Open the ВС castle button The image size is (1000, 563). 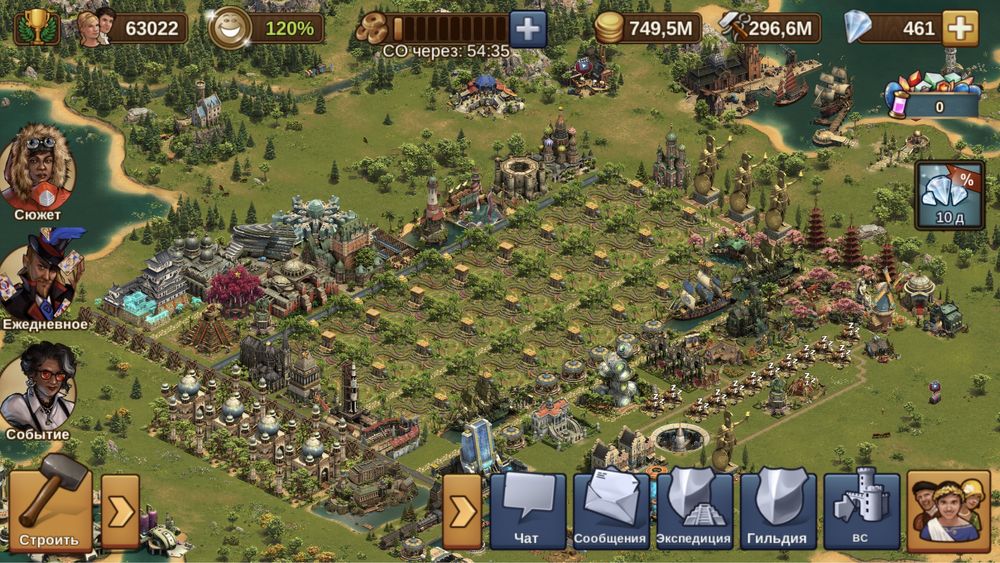pos(861,510)
